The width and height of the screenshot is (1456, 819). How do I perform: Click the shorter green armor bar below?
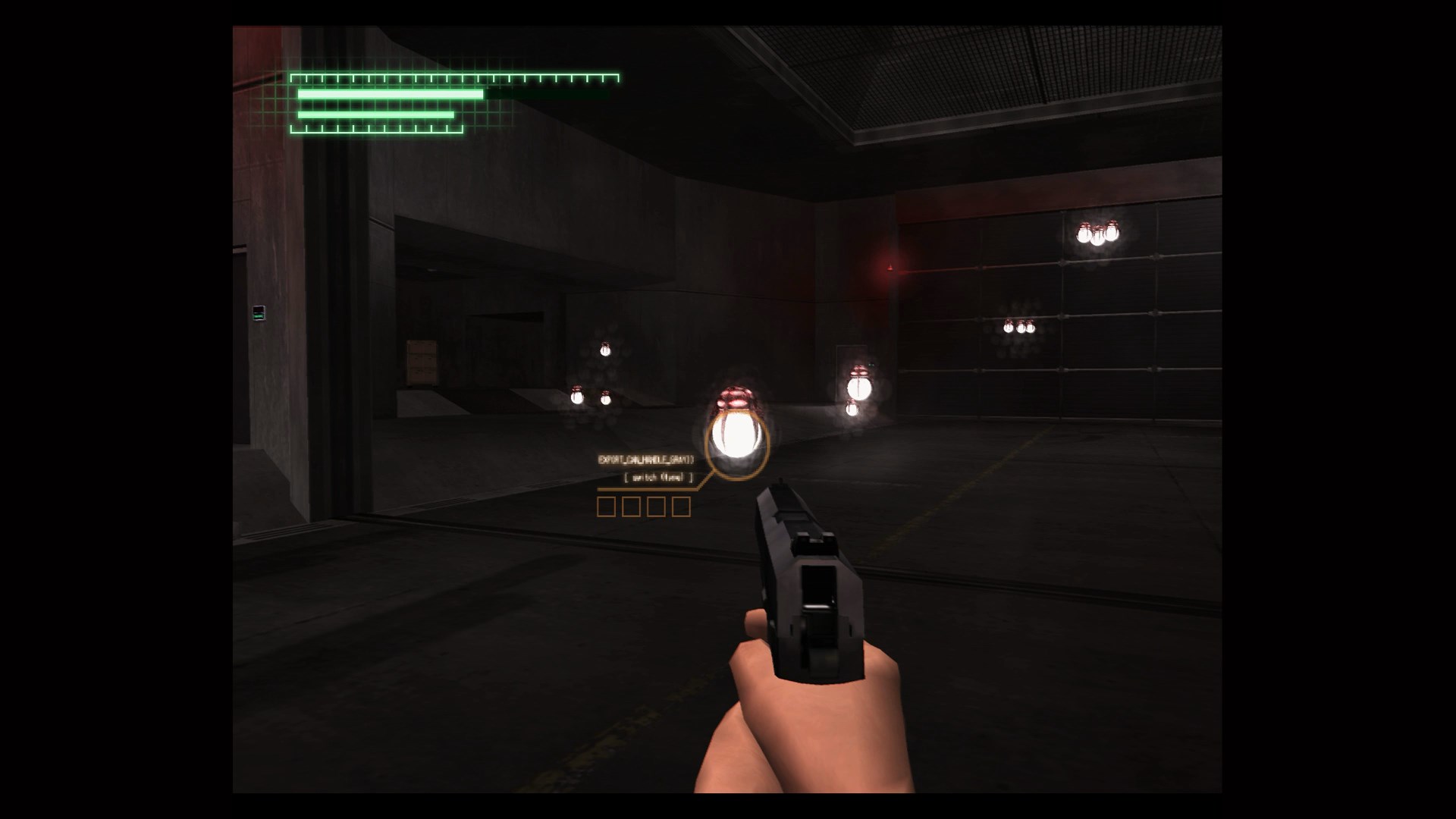375,115
